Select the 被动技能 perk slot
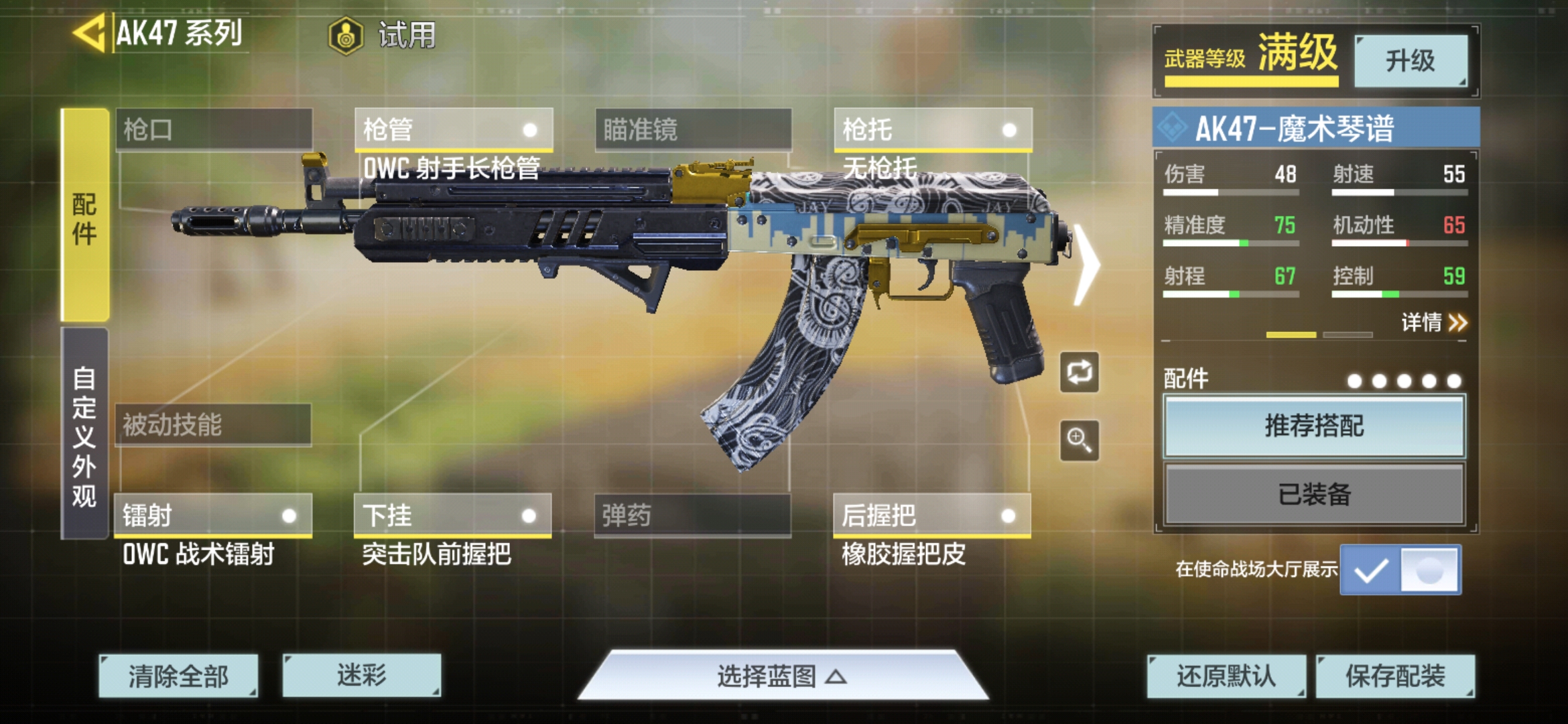Screen dimensions: 1568x724 pos(213,424)
